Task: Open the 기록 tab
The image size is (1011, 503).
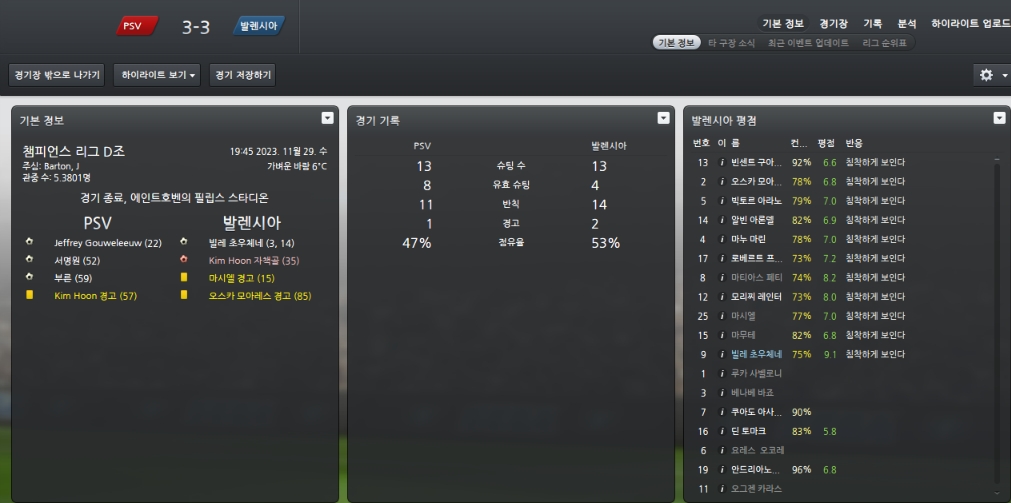Action: [872, 23]
